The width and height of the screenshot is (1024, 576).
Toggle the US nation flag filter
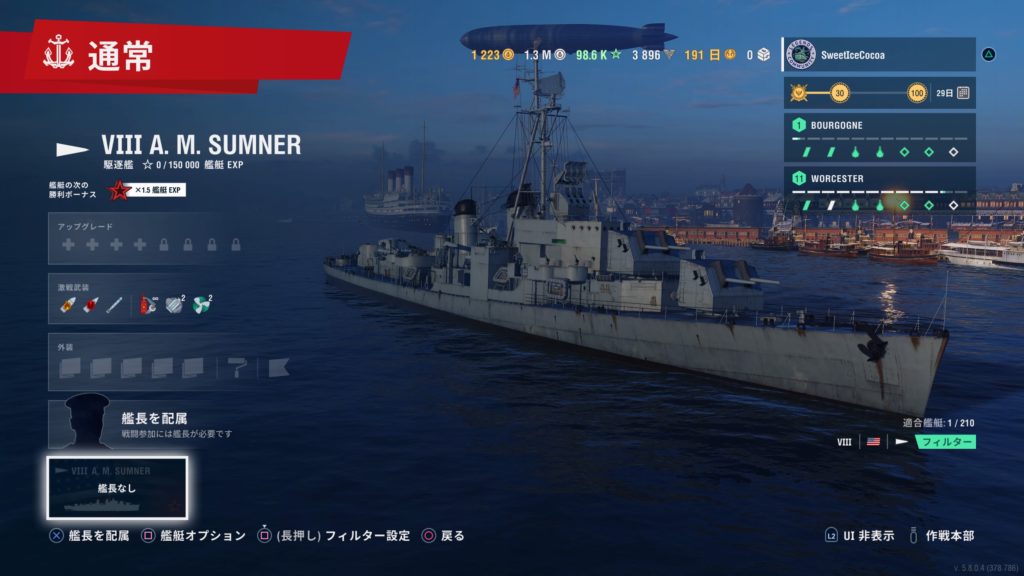click(x=873, y=441)
